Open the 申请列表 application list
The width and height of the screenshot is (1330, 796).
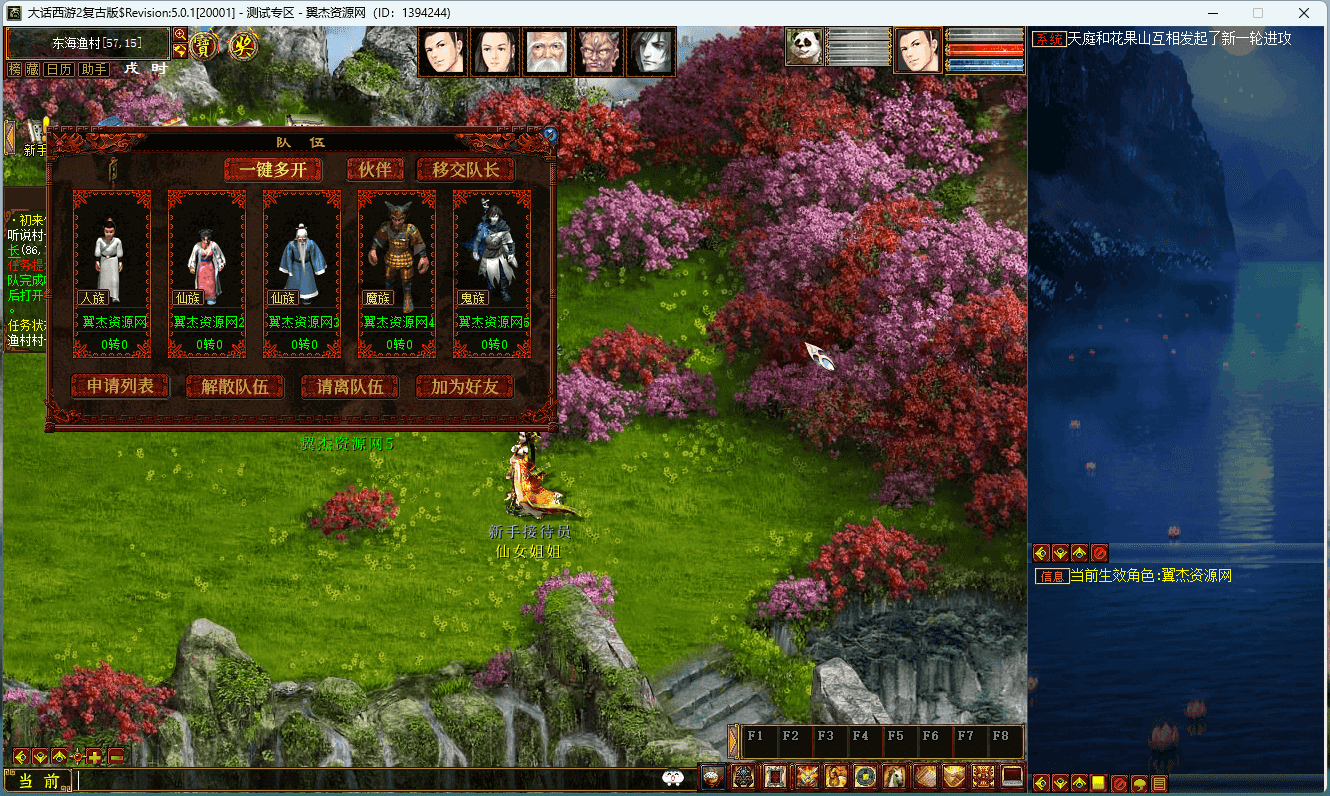[x=120, y=387]
